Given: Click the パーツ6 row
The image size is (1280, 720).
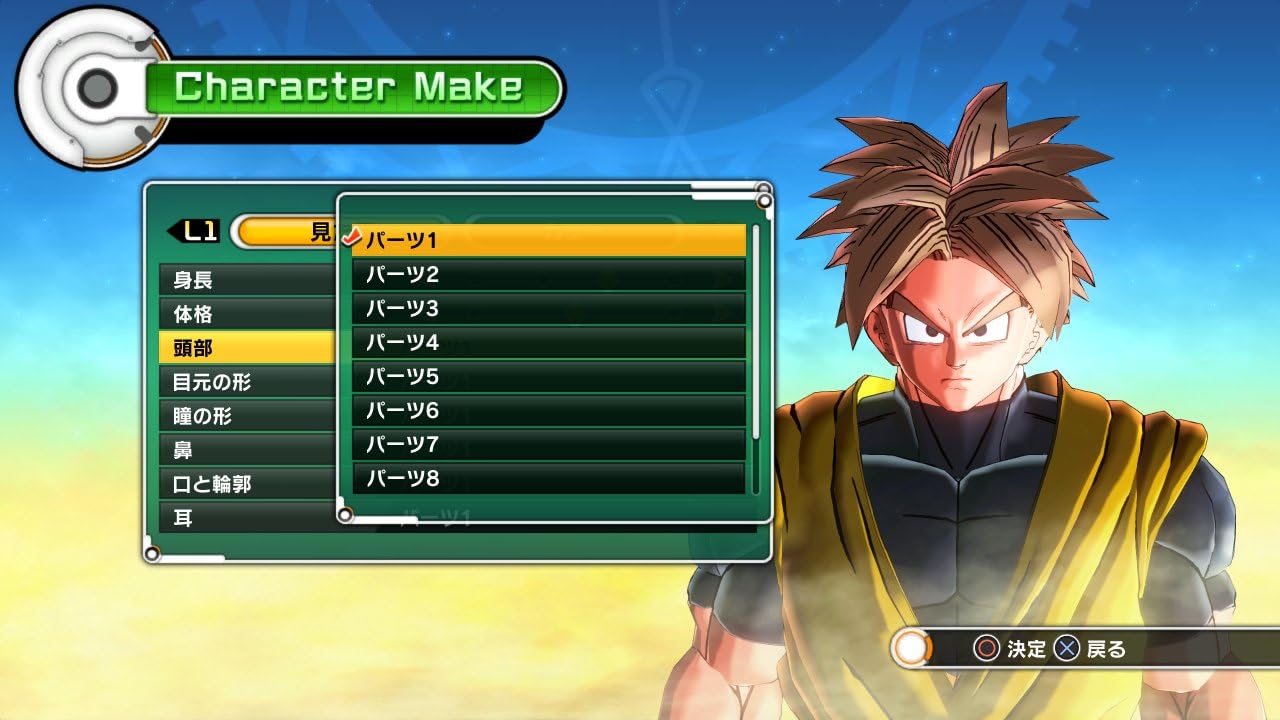Looking at the screenshot, I should pyautogui.click(x=548, y=410).
